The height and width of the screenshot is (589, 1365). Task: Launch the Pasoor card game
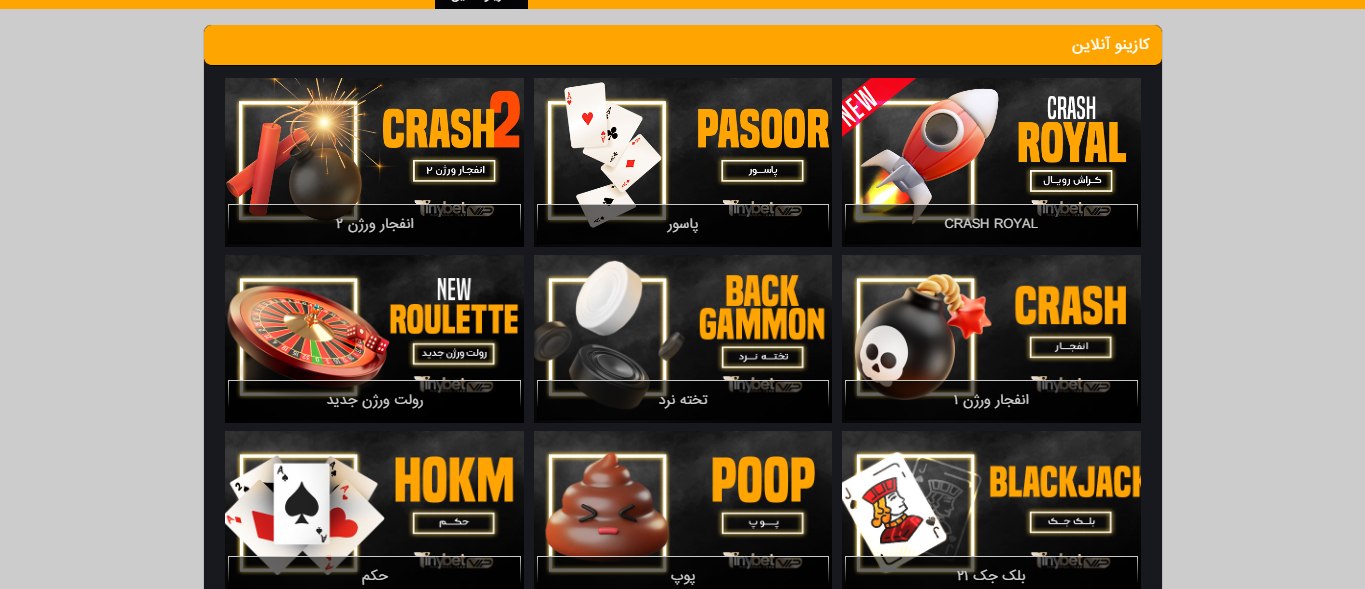point(683,161)
